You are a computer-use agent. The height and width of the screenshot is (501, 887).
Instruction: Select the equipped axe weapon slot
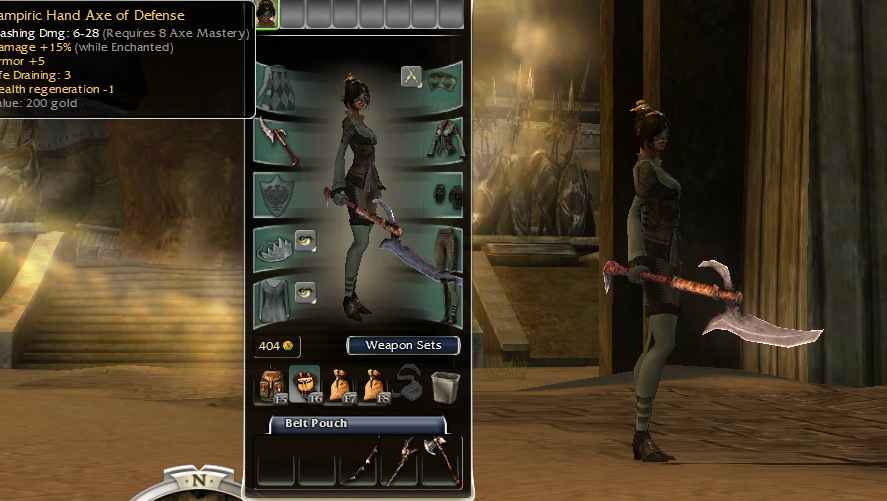point(273,139)
